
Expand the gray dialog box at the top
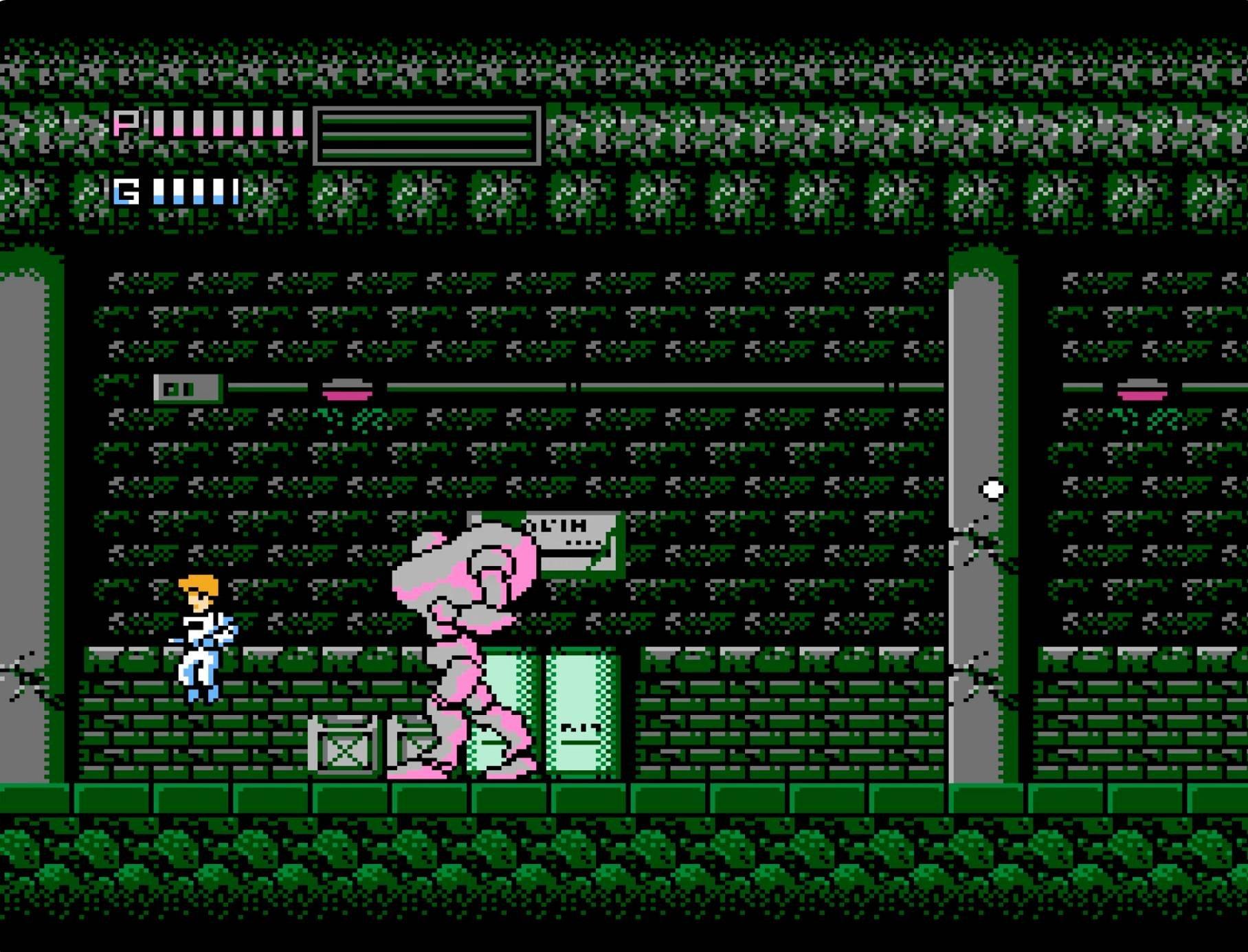[x=426, y=136]
